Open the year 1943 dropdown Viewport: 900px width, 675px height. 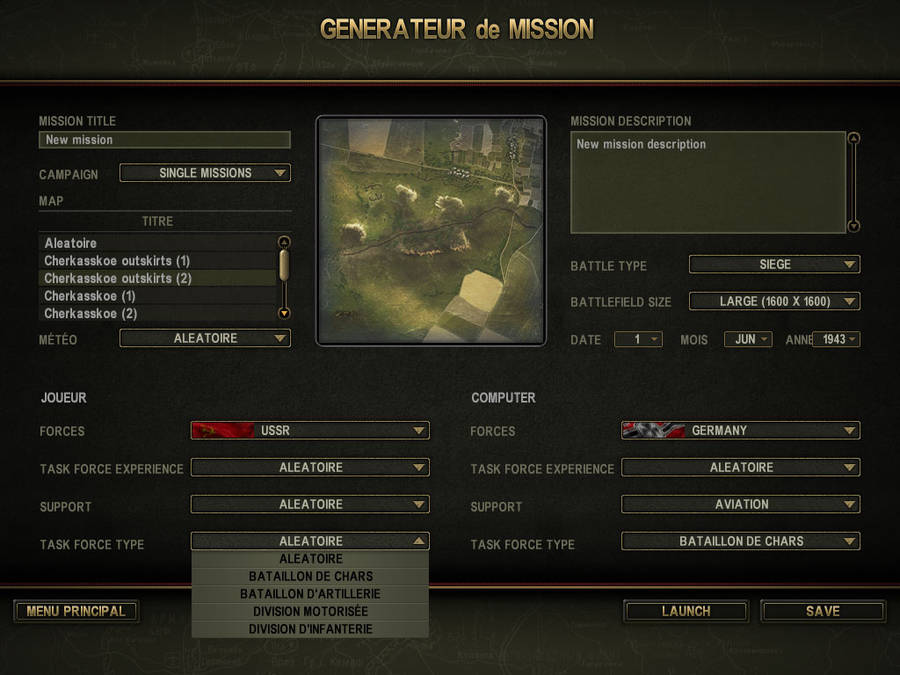(837, 339)
